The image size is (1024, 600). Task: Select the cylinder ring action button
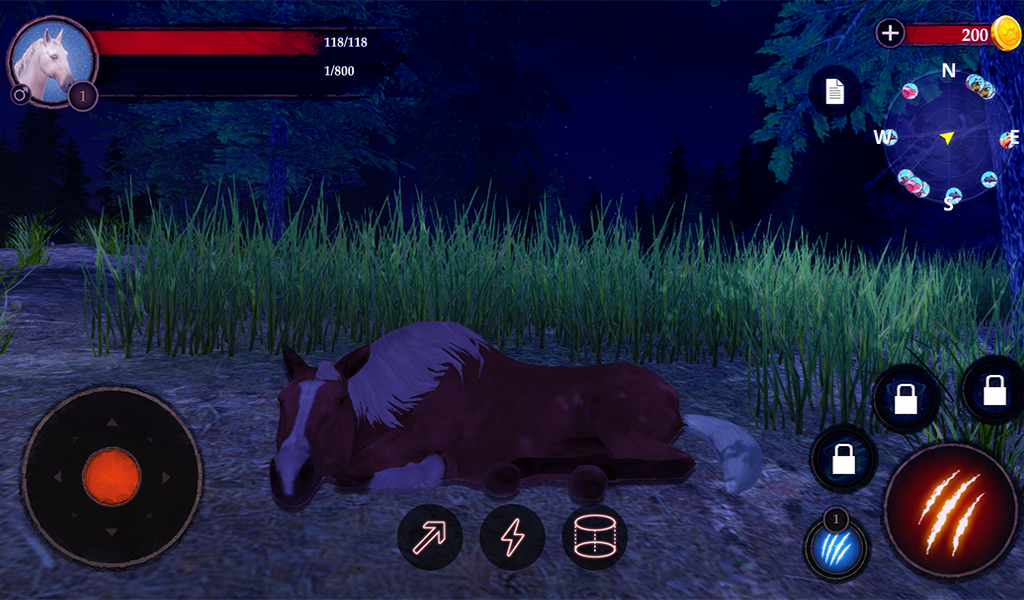click(x=595, y=537)
